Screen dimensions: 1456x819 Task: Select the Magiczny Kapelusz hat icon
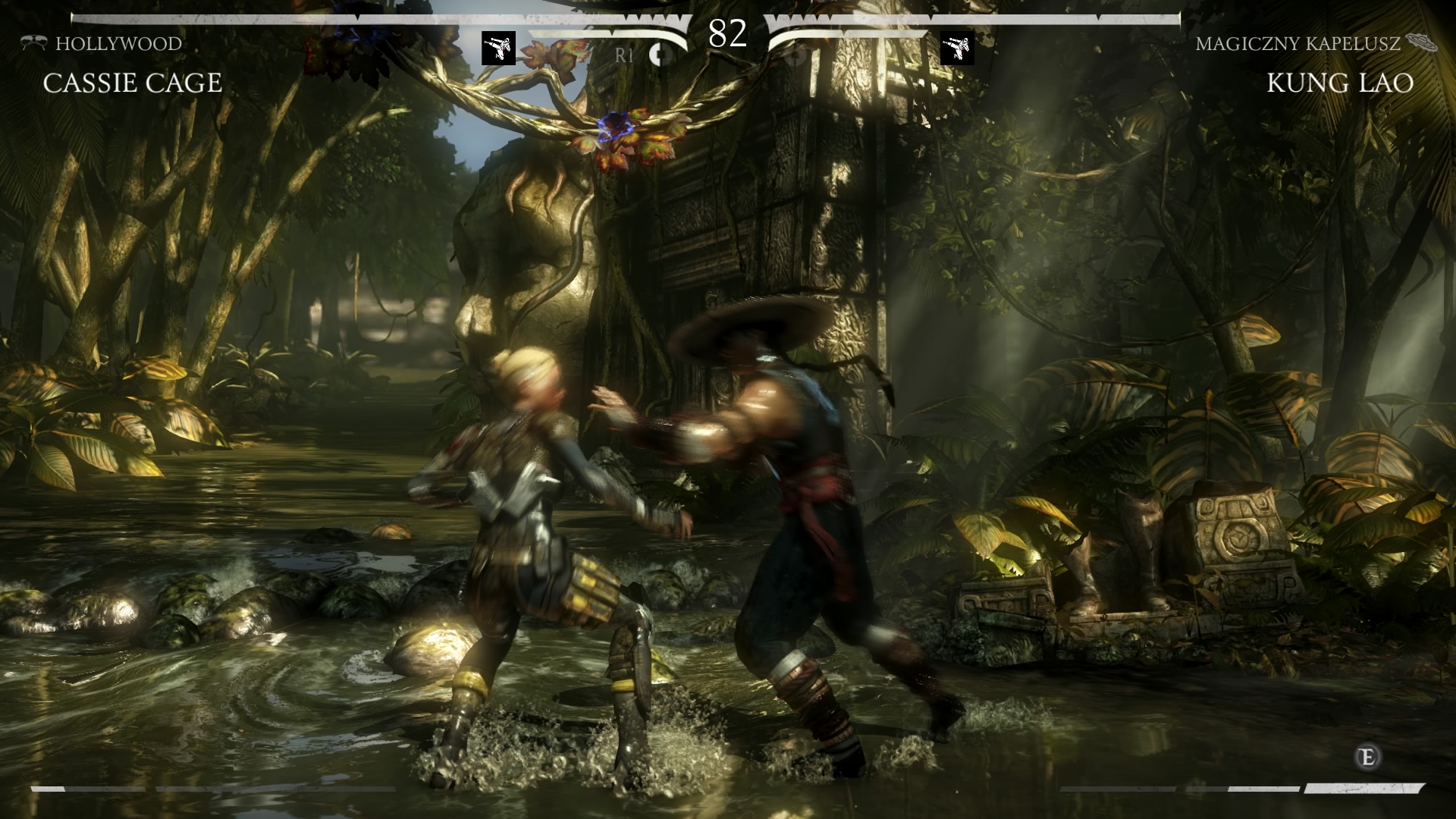[1421, 42]
